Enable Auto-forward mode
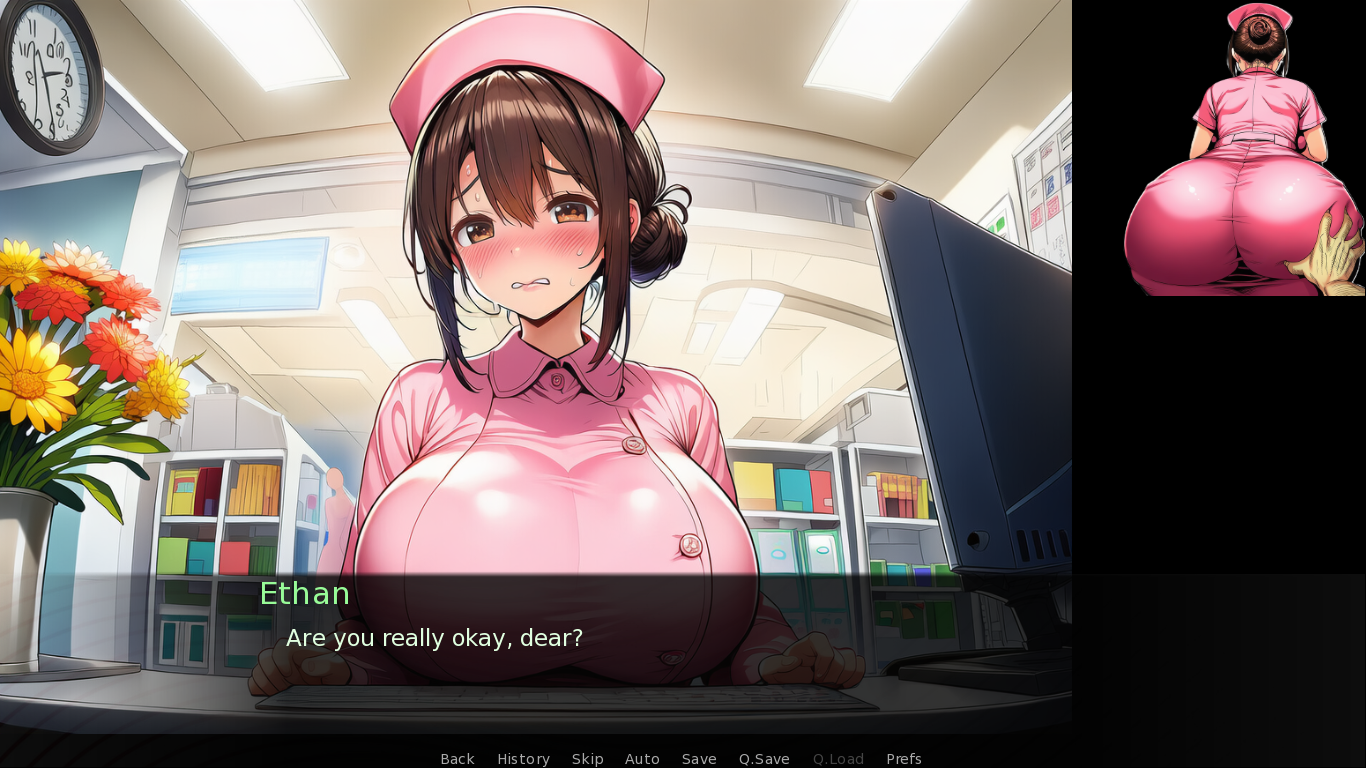The height and width of the screenshot is (768, 1366). coord(642,759)
